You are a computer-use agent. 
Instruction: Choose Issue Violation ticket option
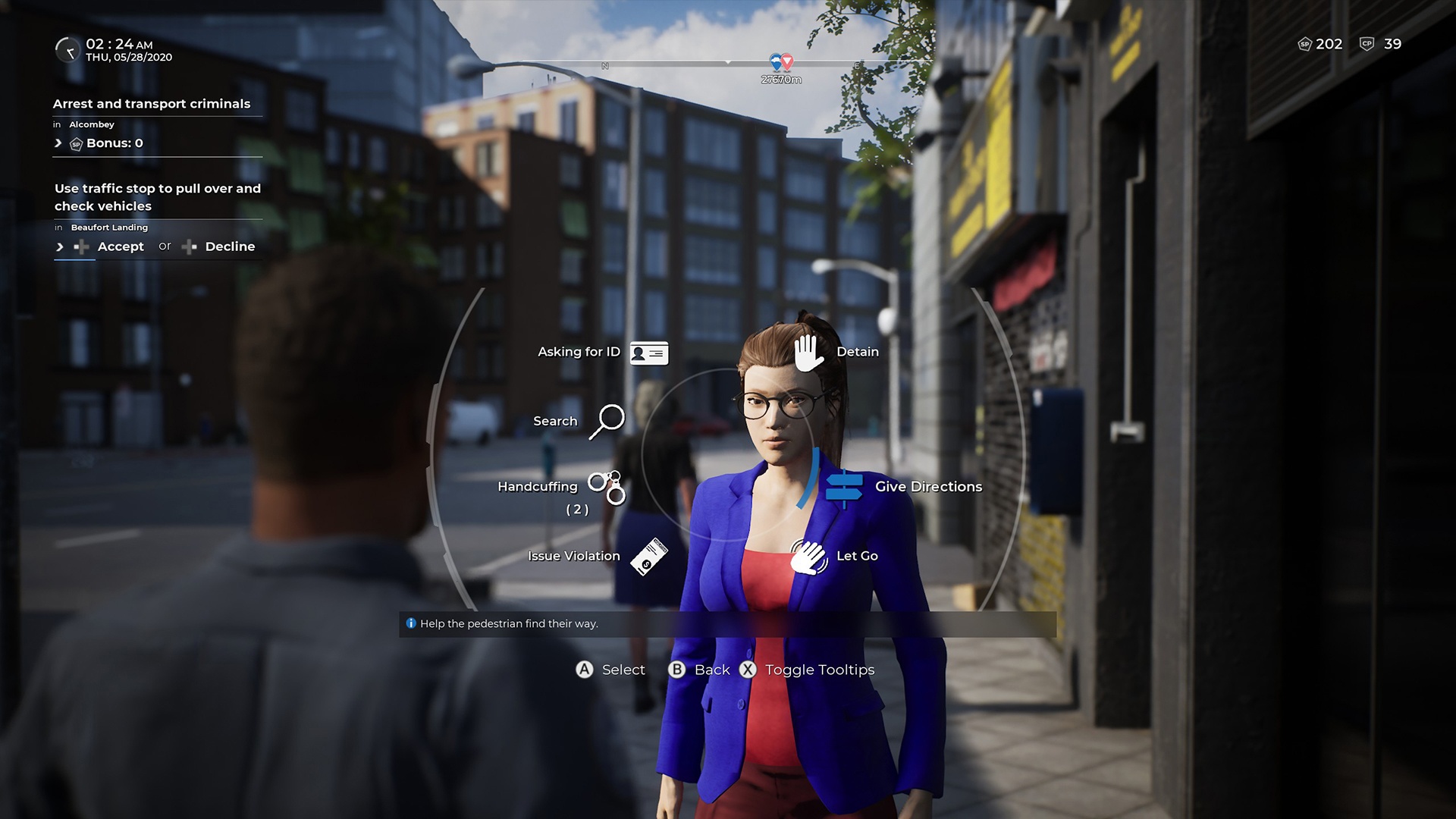[648, 557]
